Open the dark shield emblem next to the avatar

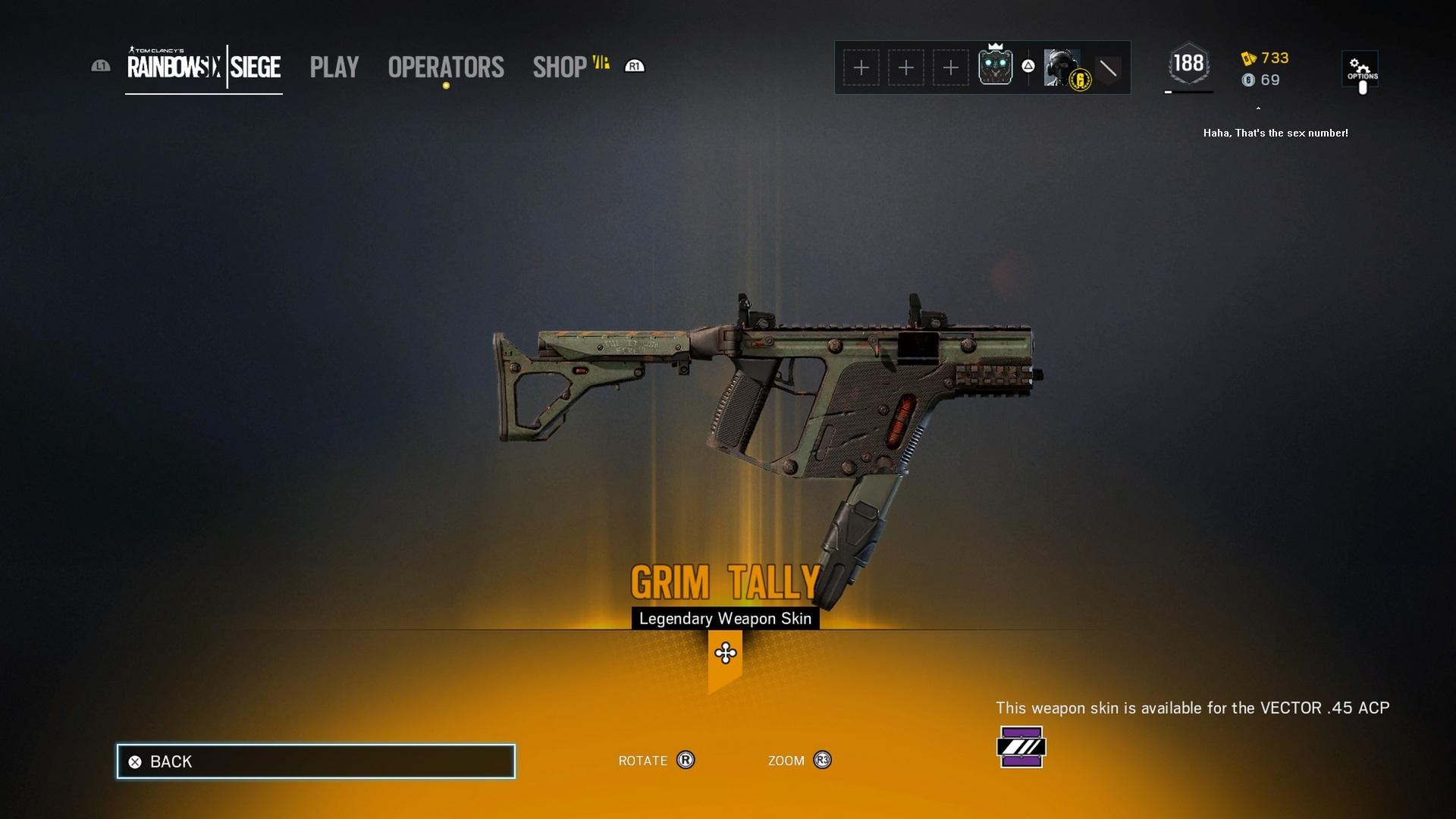[1109, 67]
